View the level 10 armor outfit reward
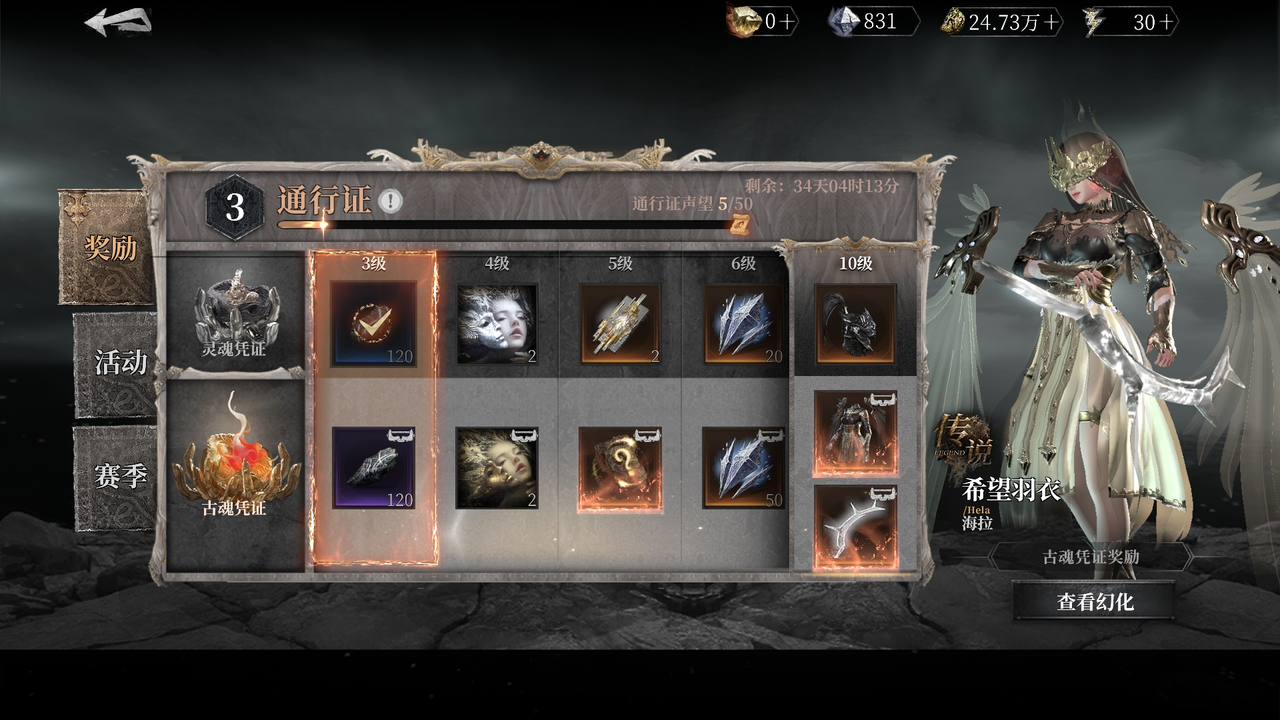1280x720 pixels. click(855, 433)
